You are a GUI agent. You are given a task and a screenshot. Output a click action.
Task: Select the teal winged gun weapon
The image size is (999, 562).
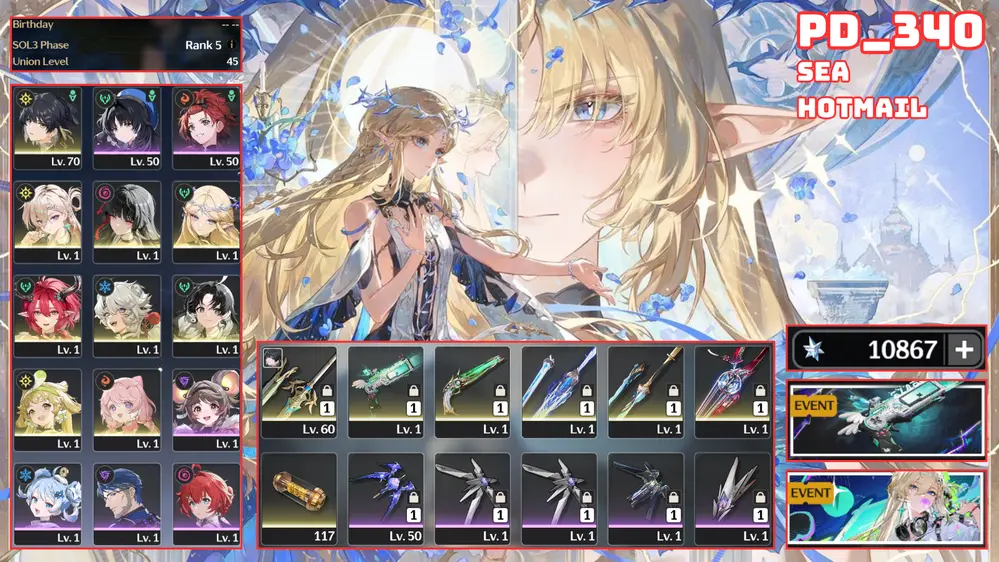point(386,391)
